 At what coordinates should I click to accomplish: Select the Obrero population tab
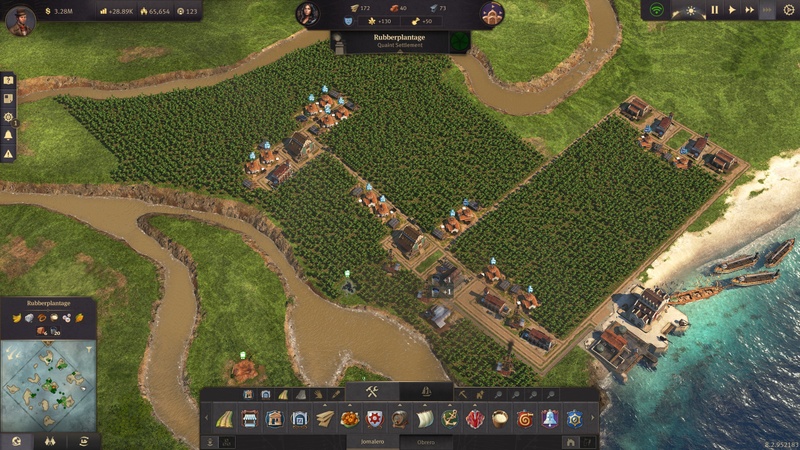[x=426, y=440]
